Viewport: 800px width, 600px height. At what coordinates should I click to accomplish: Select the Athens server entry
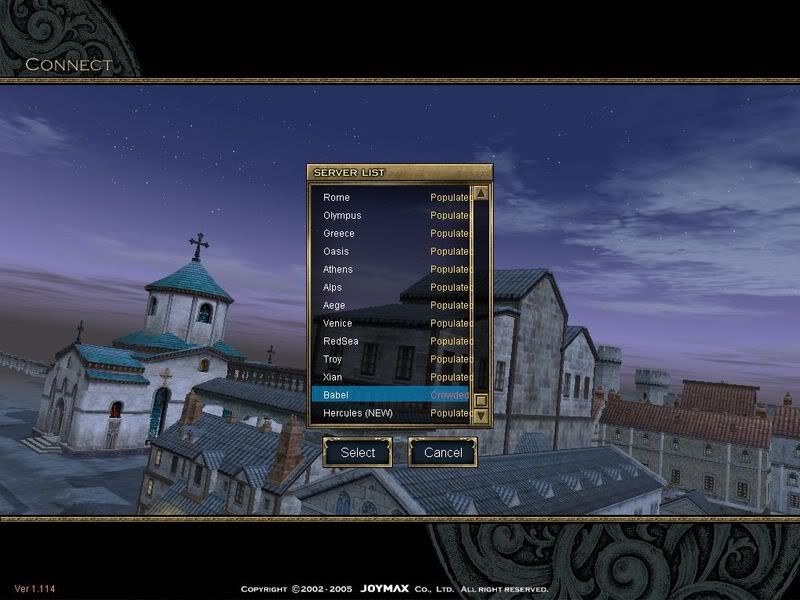tap(390, 269)
